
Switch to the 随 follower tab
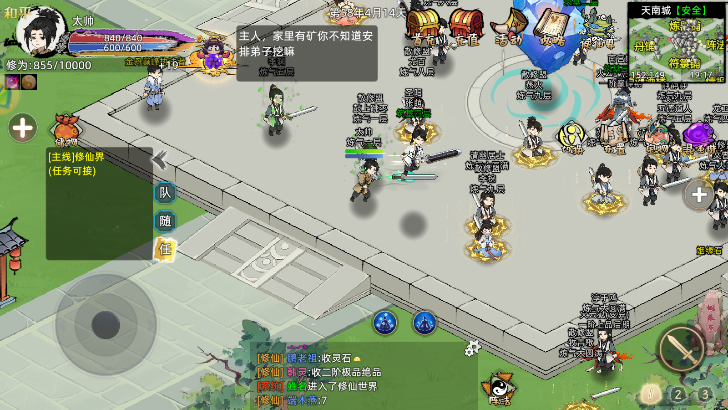click(164, 221)
